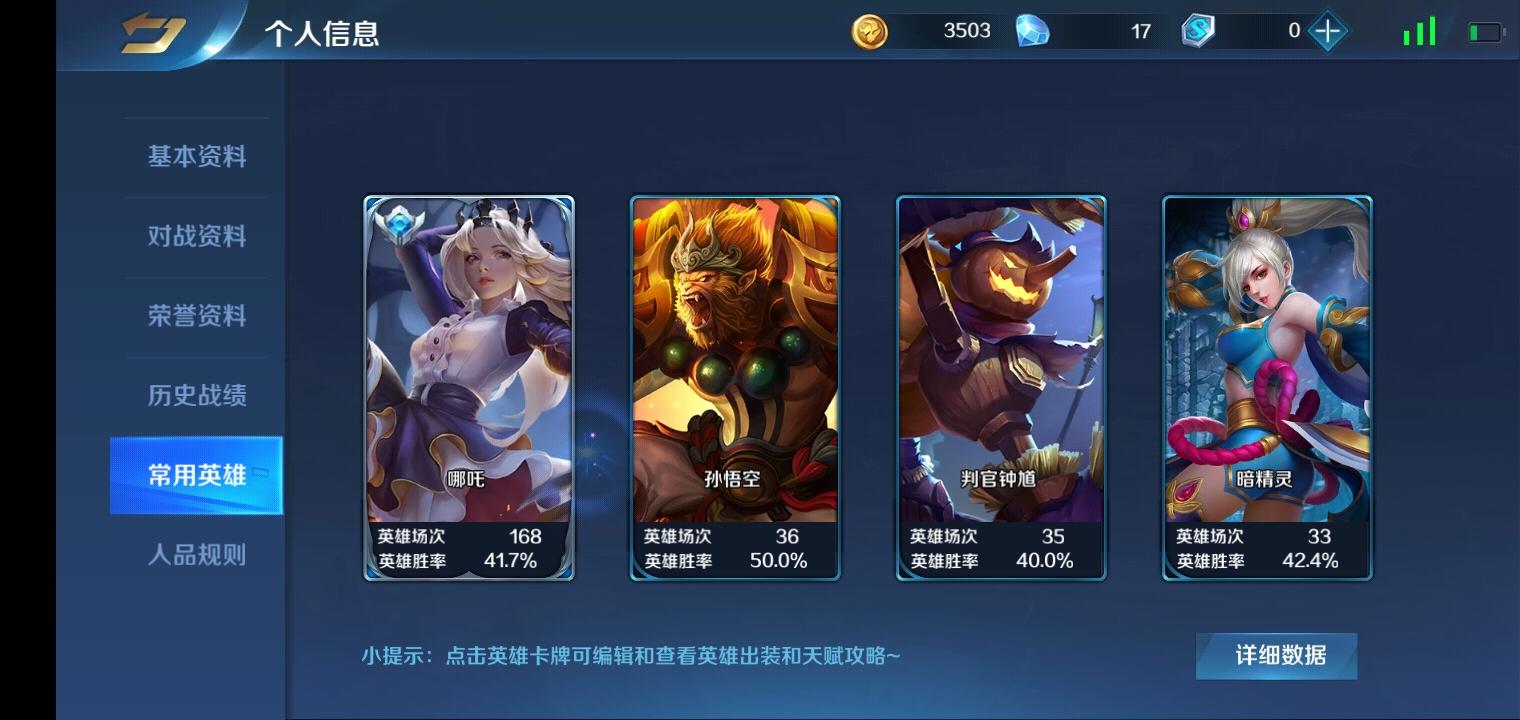Viewport: 1520px width, 720px height.
Task: Open the gold coins balance icon
Action: [x=872, y=31]
